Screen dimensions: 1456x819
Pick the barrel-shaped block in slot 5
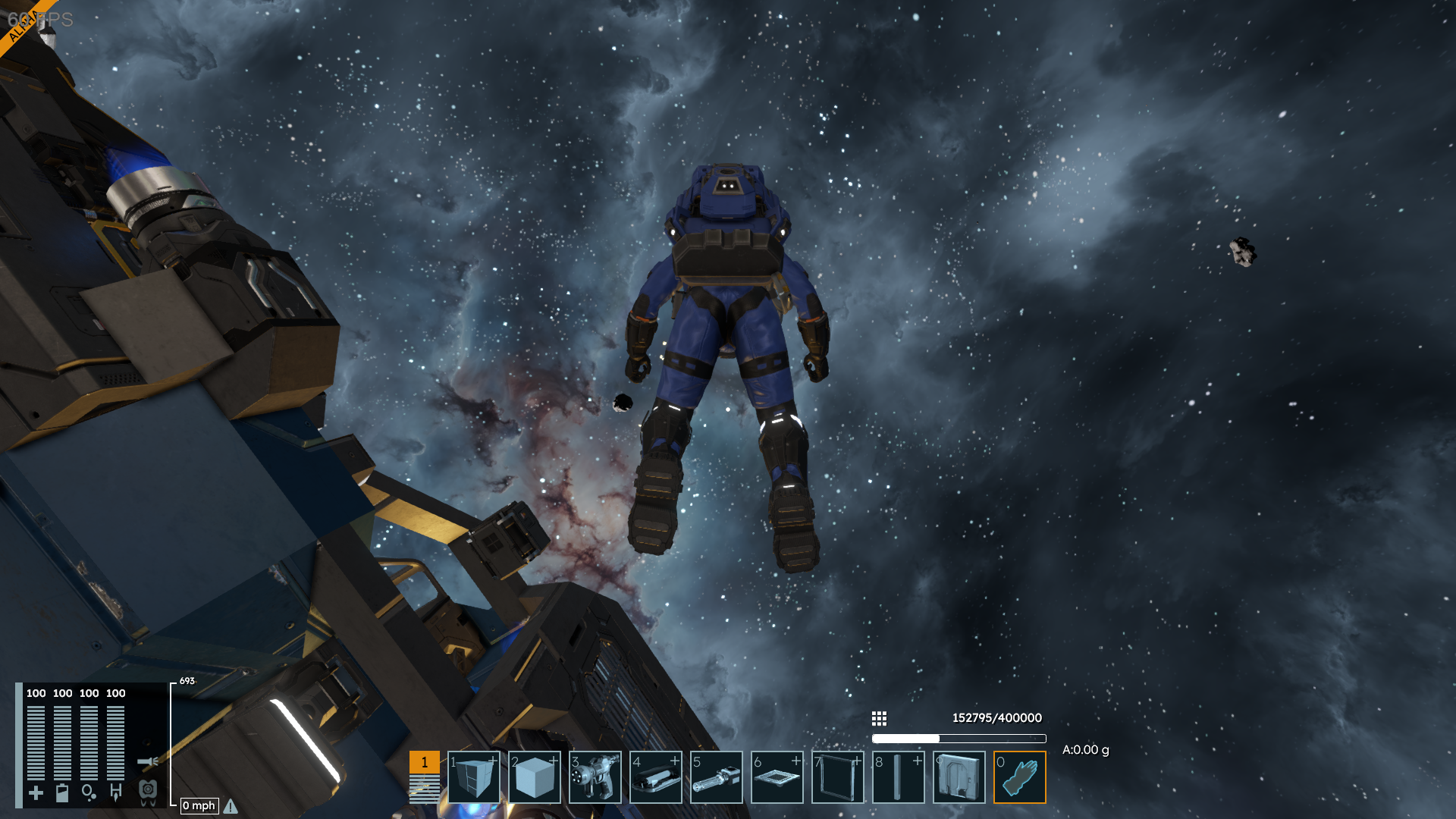tap(717, 777)
